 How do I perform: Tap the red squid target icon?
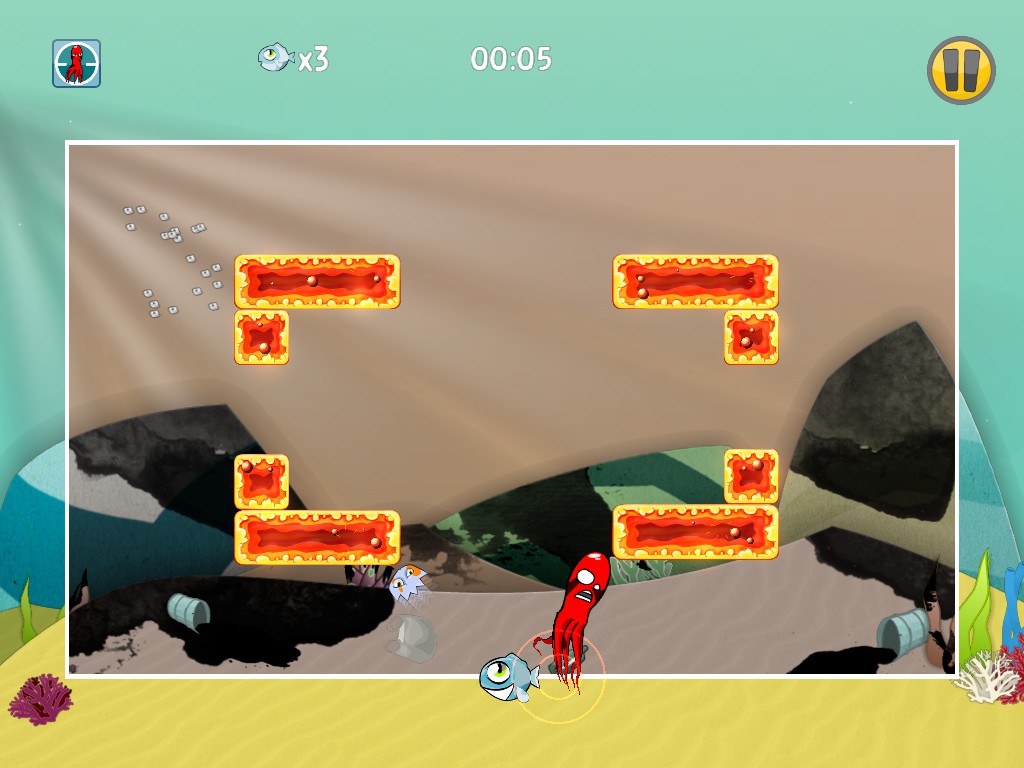77,64
